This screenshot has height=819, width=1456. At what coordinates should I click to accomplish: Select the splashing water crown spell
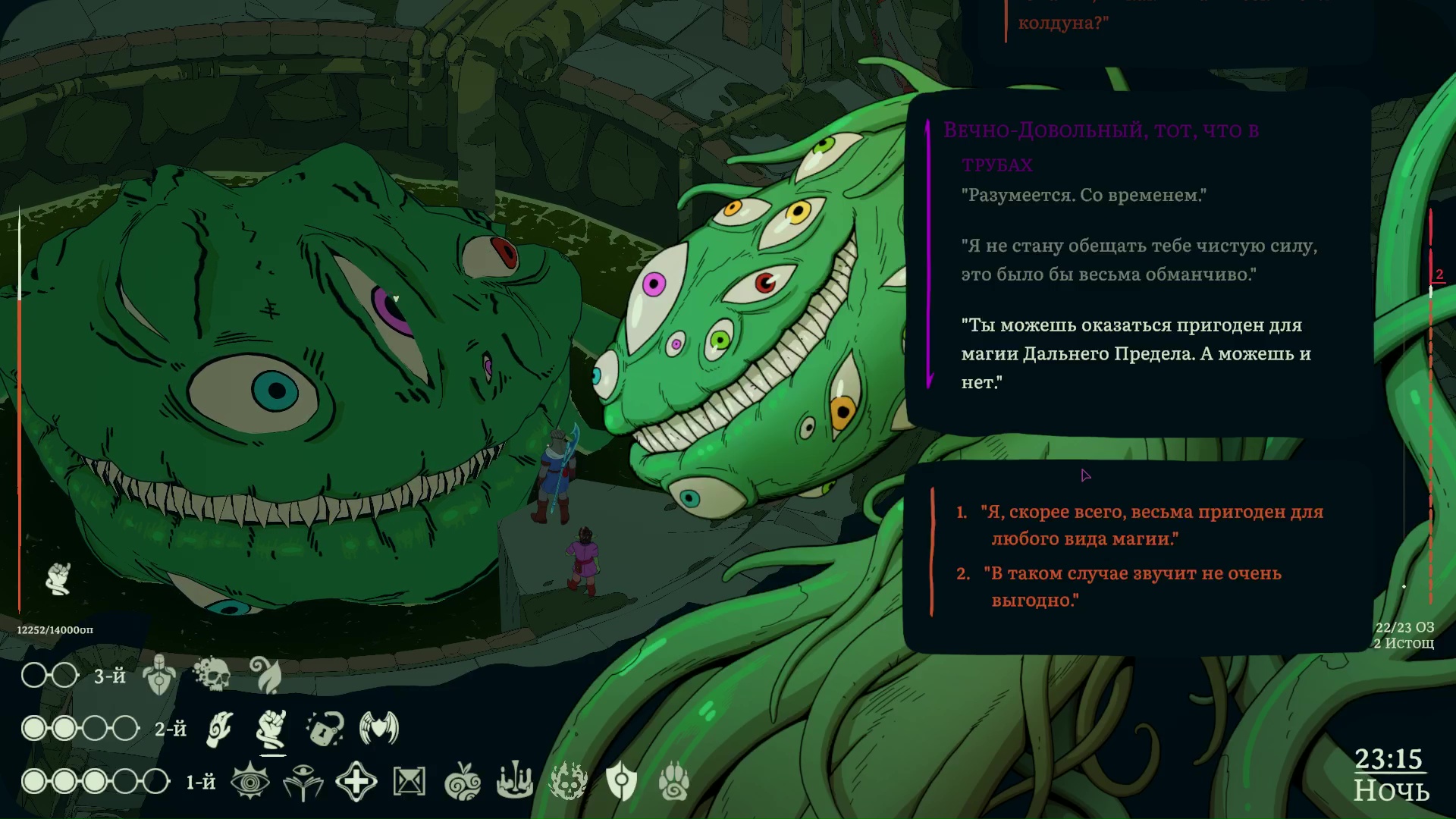click(x=515, y=782)
